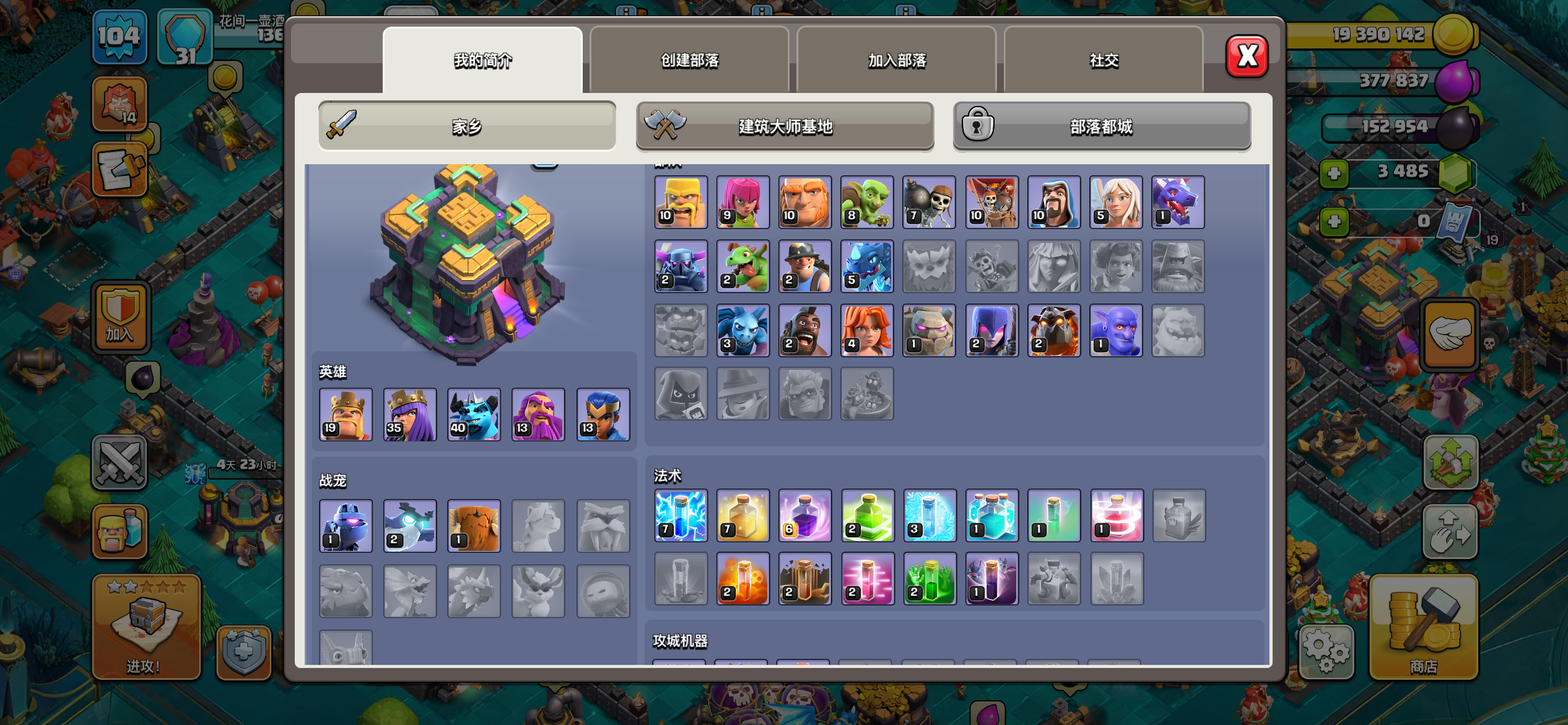Select the Archer Queen portrait
This screenshot has height=725, width=1568.
pos(410,414)
